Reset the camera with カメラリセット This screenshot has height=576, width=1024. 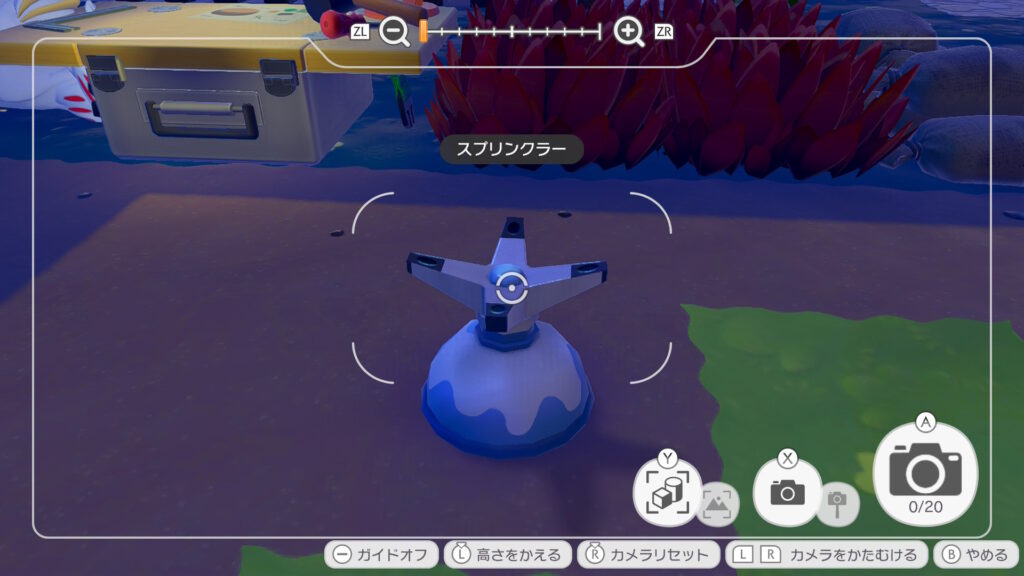point(648,555)
